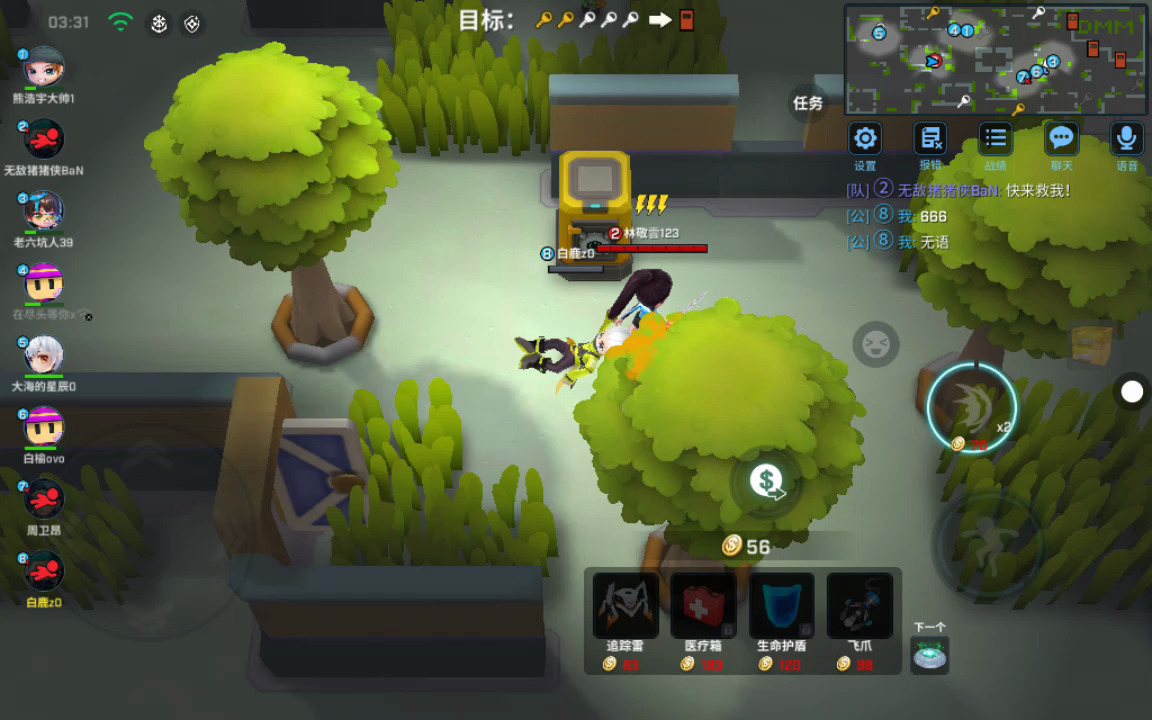Tap the 下一个 next item icon

tap(930, 655)
